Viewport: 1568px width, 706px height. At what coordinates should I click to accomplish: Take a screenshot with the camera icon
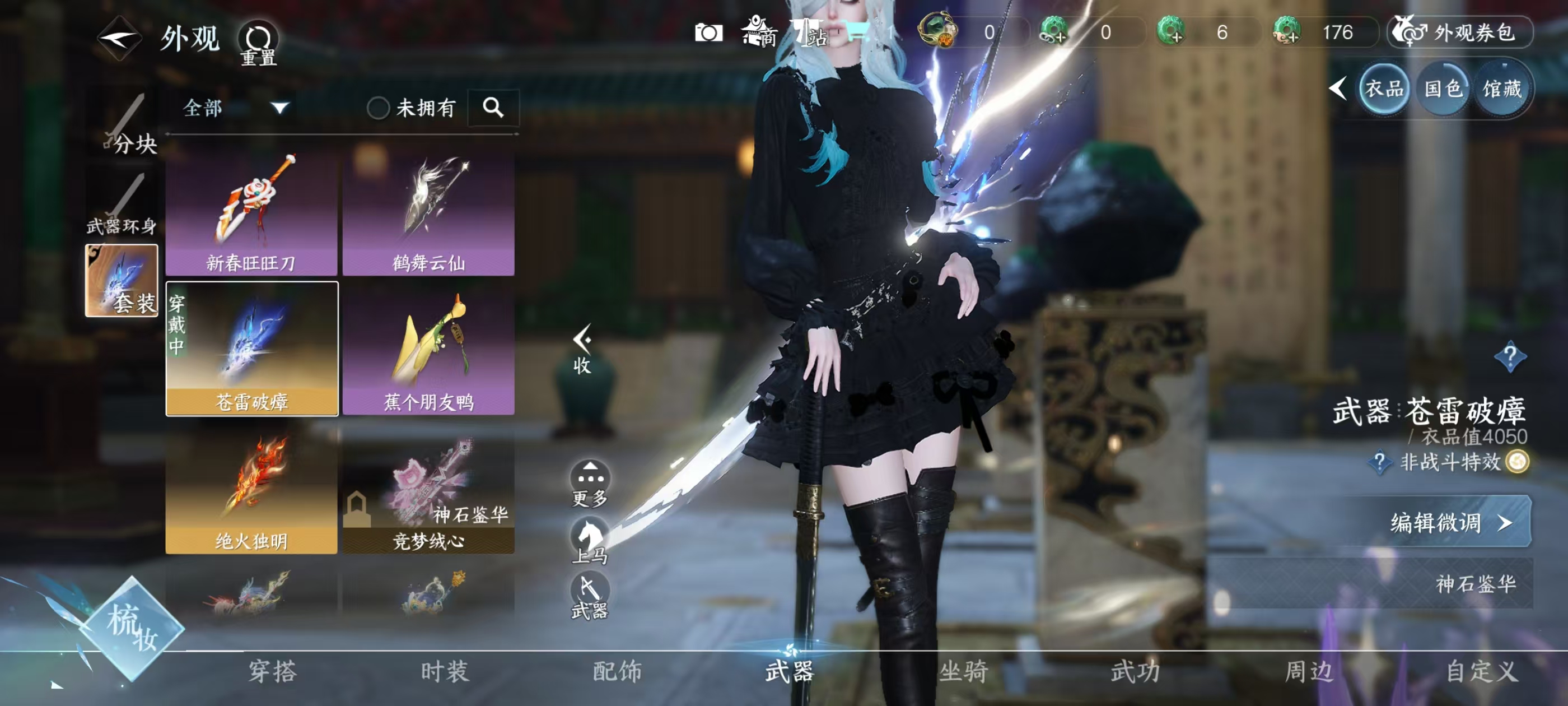click(x=709, y=33)
